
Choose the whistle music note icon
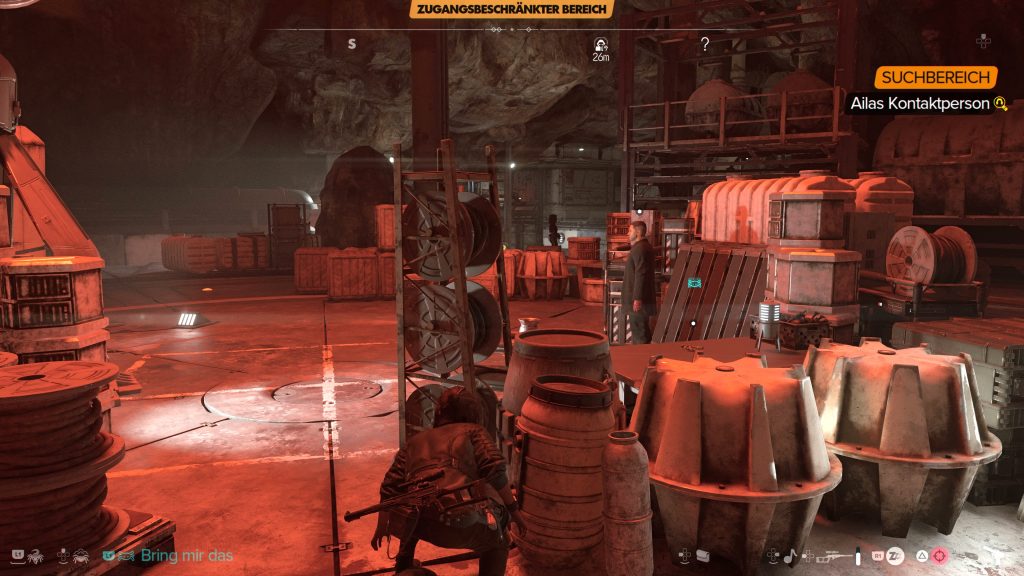click(791, 555)
